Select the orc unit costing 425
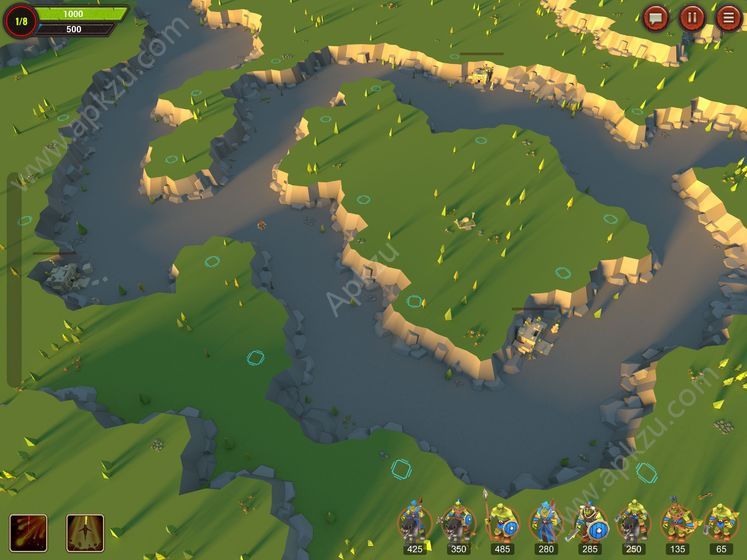 [413, 524]
